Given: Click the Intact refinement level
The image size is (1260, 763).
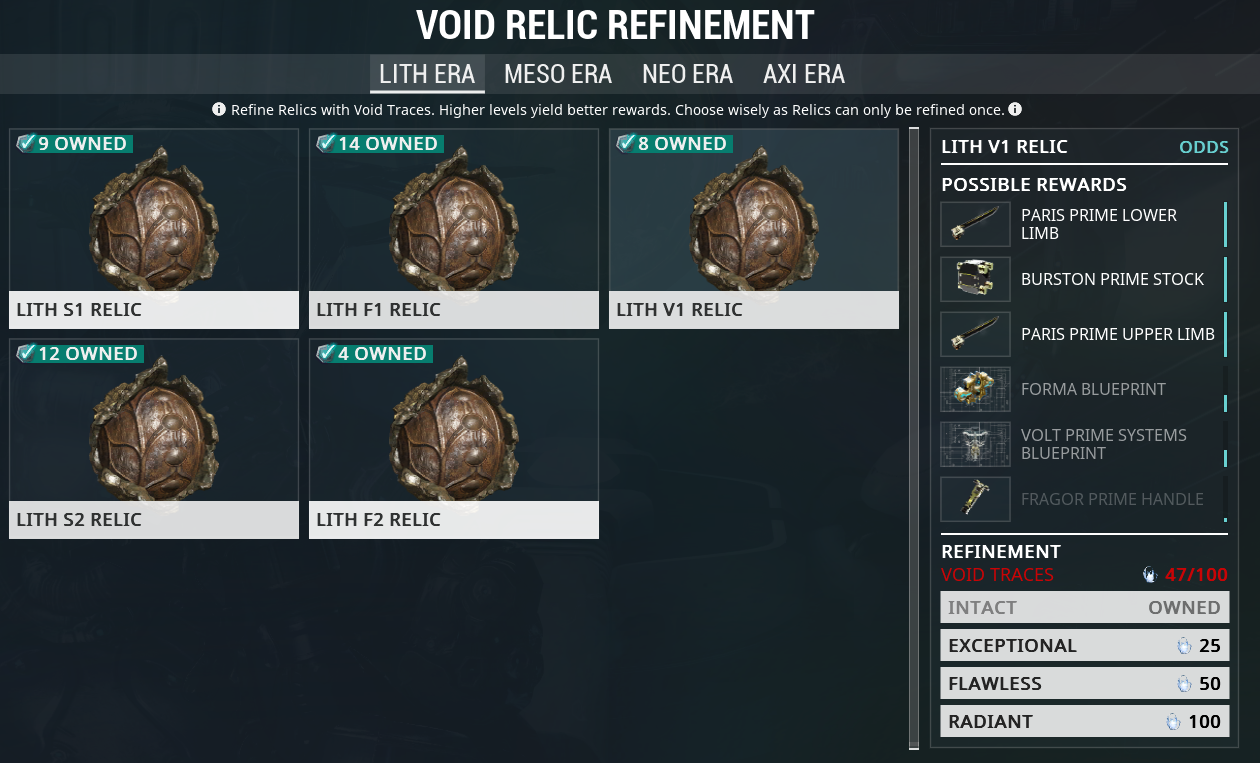Looking at the screenshot, I should 1085,608.
